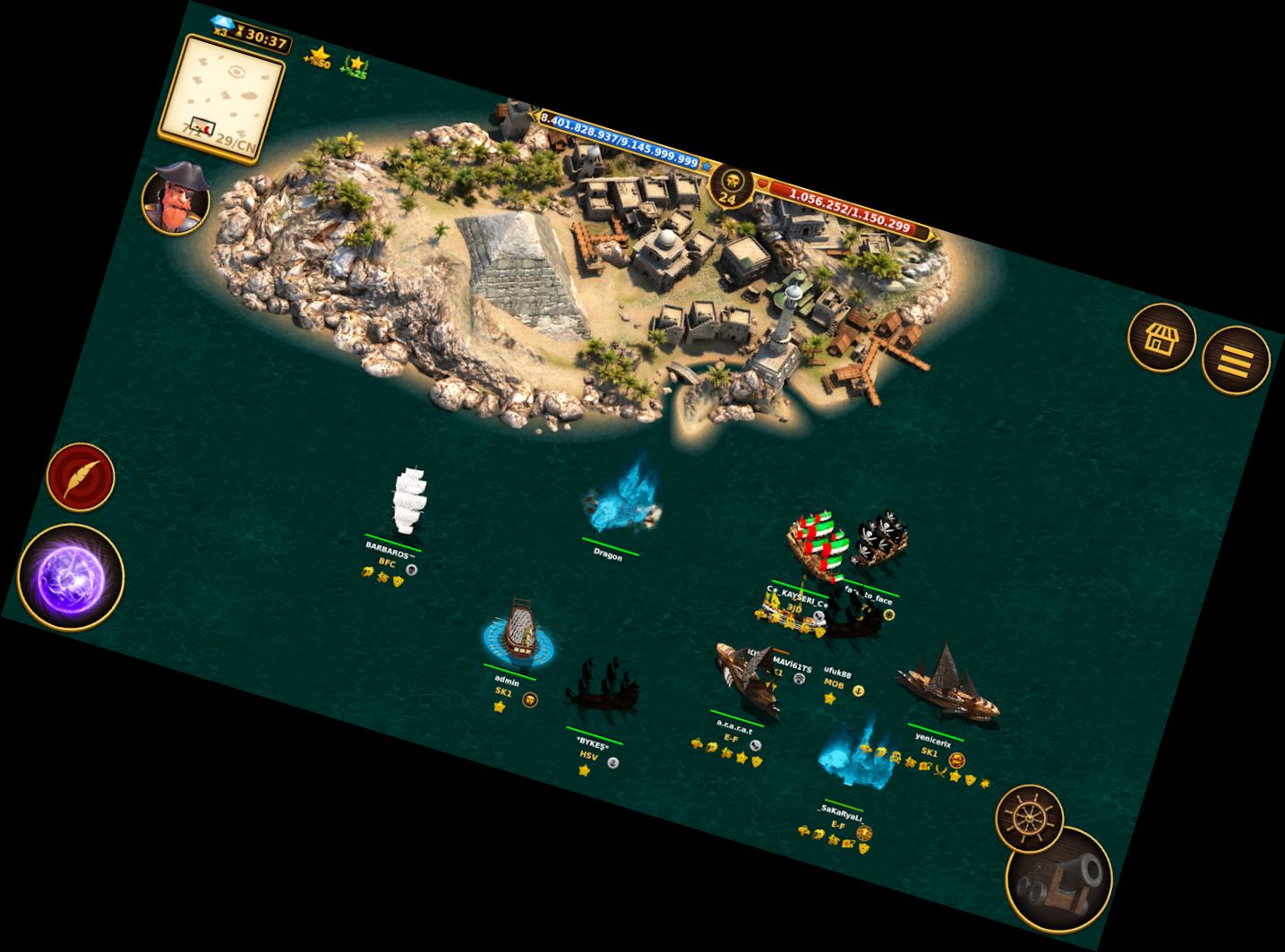Fire the cannon button

1059,879
